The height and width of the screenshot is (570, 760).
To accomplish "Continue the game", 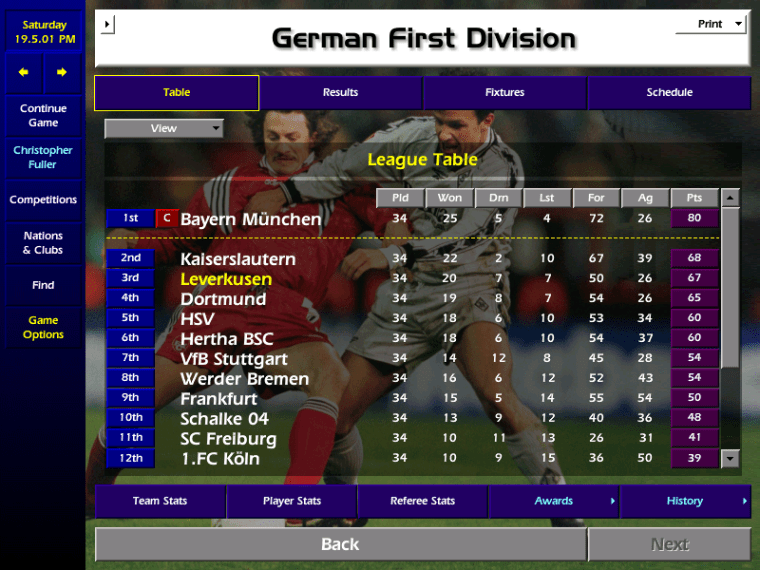I will coord(43,115).
